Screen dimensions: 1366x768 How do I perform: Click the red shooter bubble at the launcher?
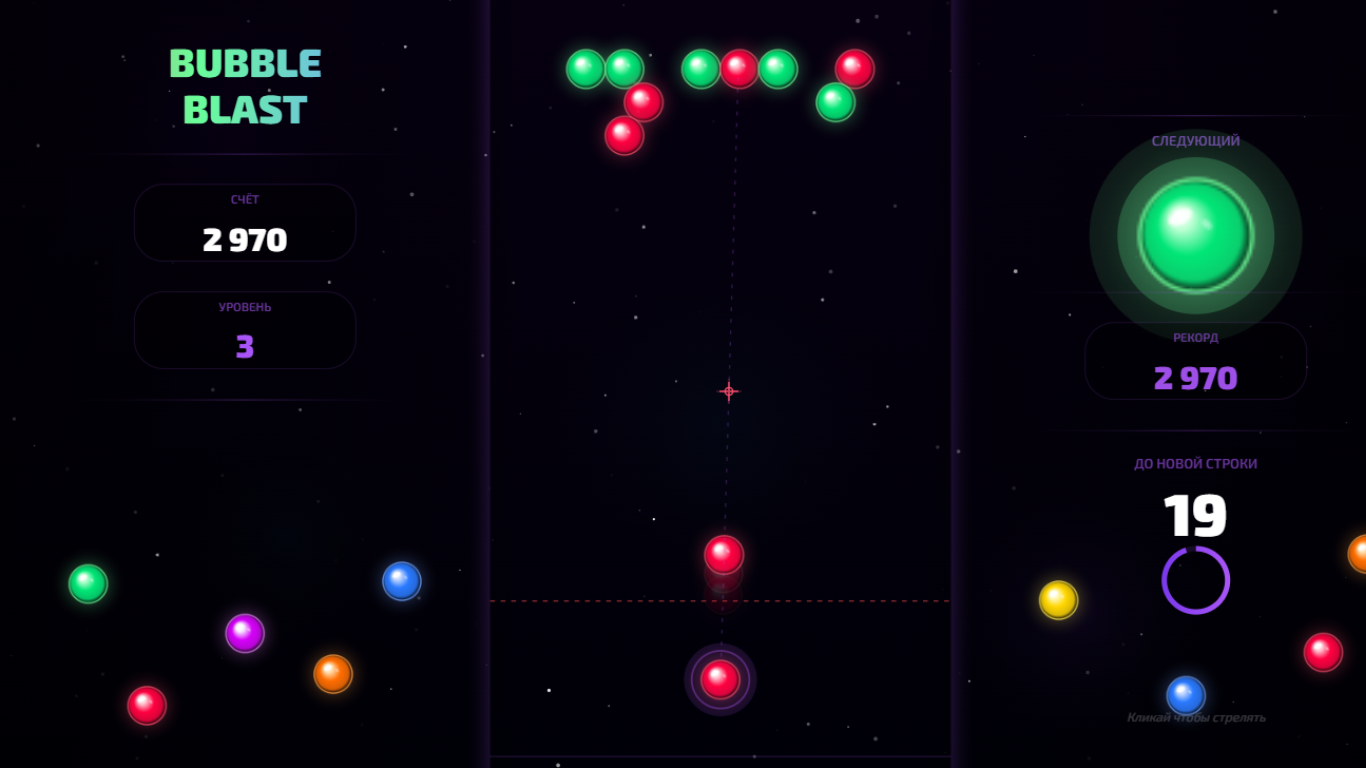[720, 679]
